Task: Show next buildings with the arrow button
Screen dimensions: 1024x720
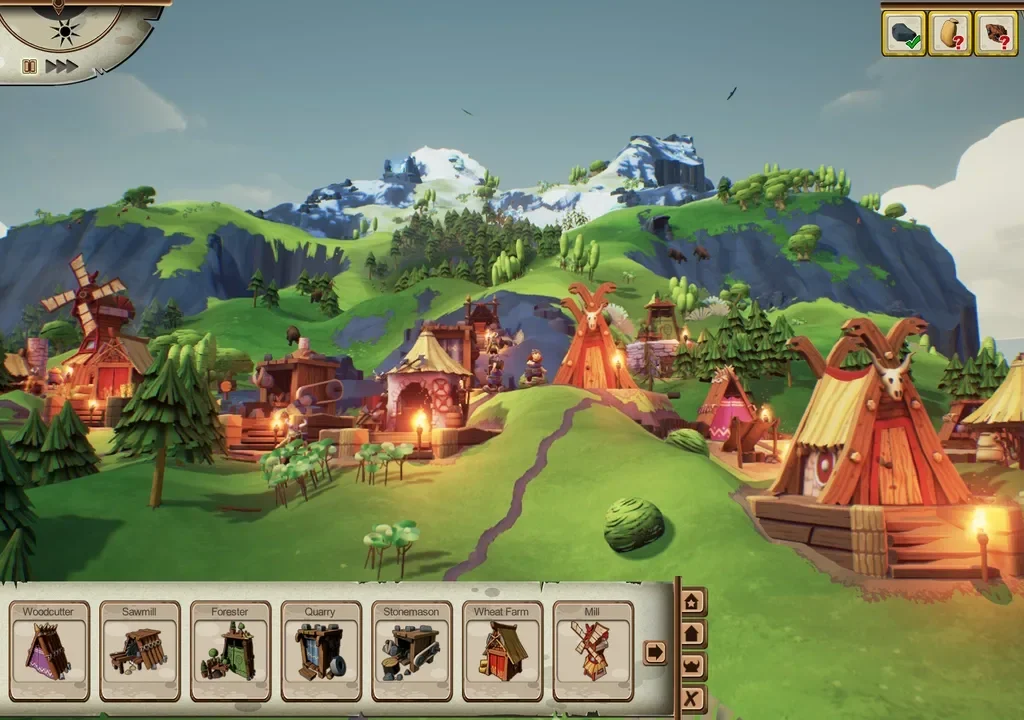Action: coord(655,652)
